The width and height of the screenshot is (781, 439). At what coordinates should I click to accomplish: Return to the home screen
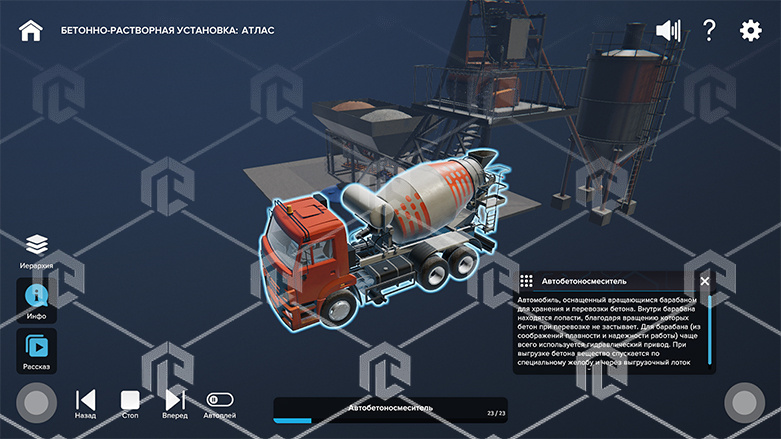[x=31, y=30]
